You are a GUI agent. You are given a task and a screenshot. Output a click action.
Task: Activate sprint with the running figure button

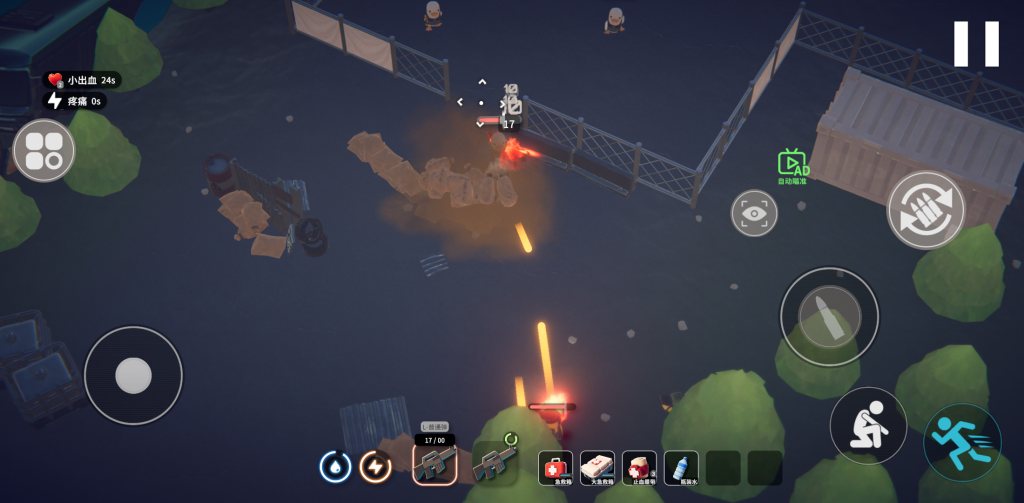pyautogui.click(x=962, y=441)
